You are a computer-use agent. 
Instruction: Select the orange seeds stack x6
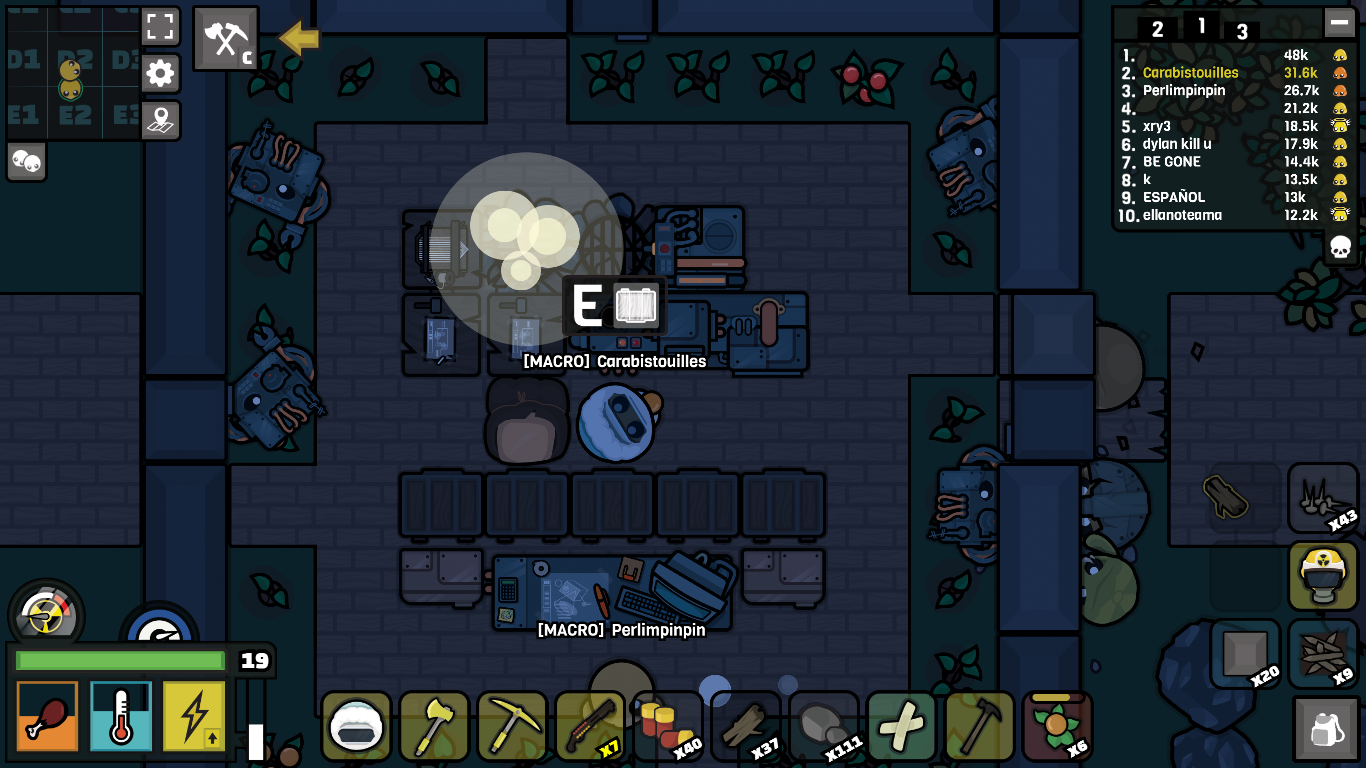(x=1057, y=726)
